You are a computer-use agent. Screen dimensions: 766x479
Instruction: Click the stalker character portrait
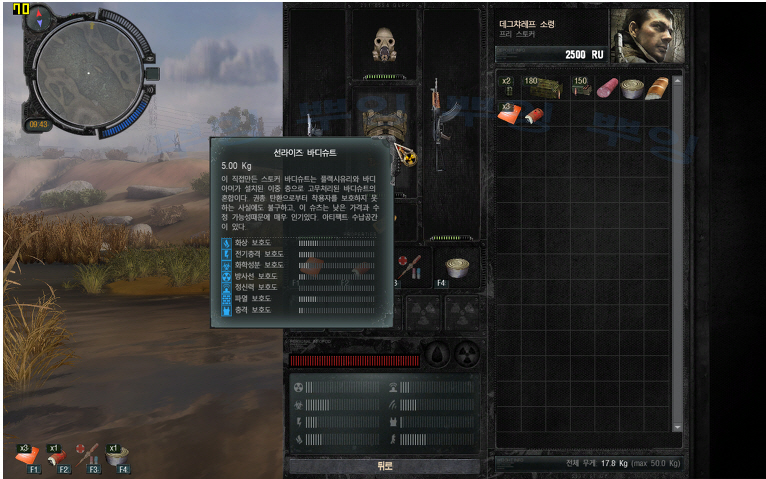[x=640, y=36]
